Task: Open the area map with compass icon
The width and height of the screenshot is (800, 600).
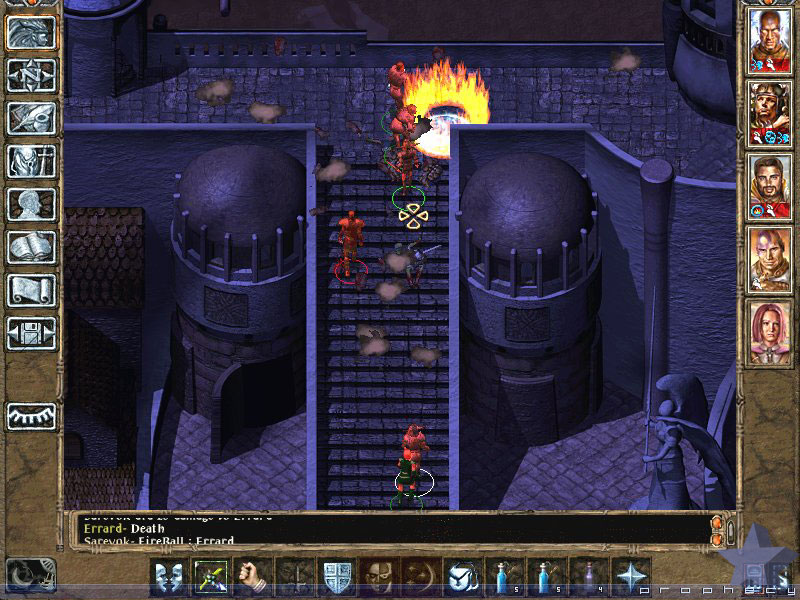Action: coord(31,75)
